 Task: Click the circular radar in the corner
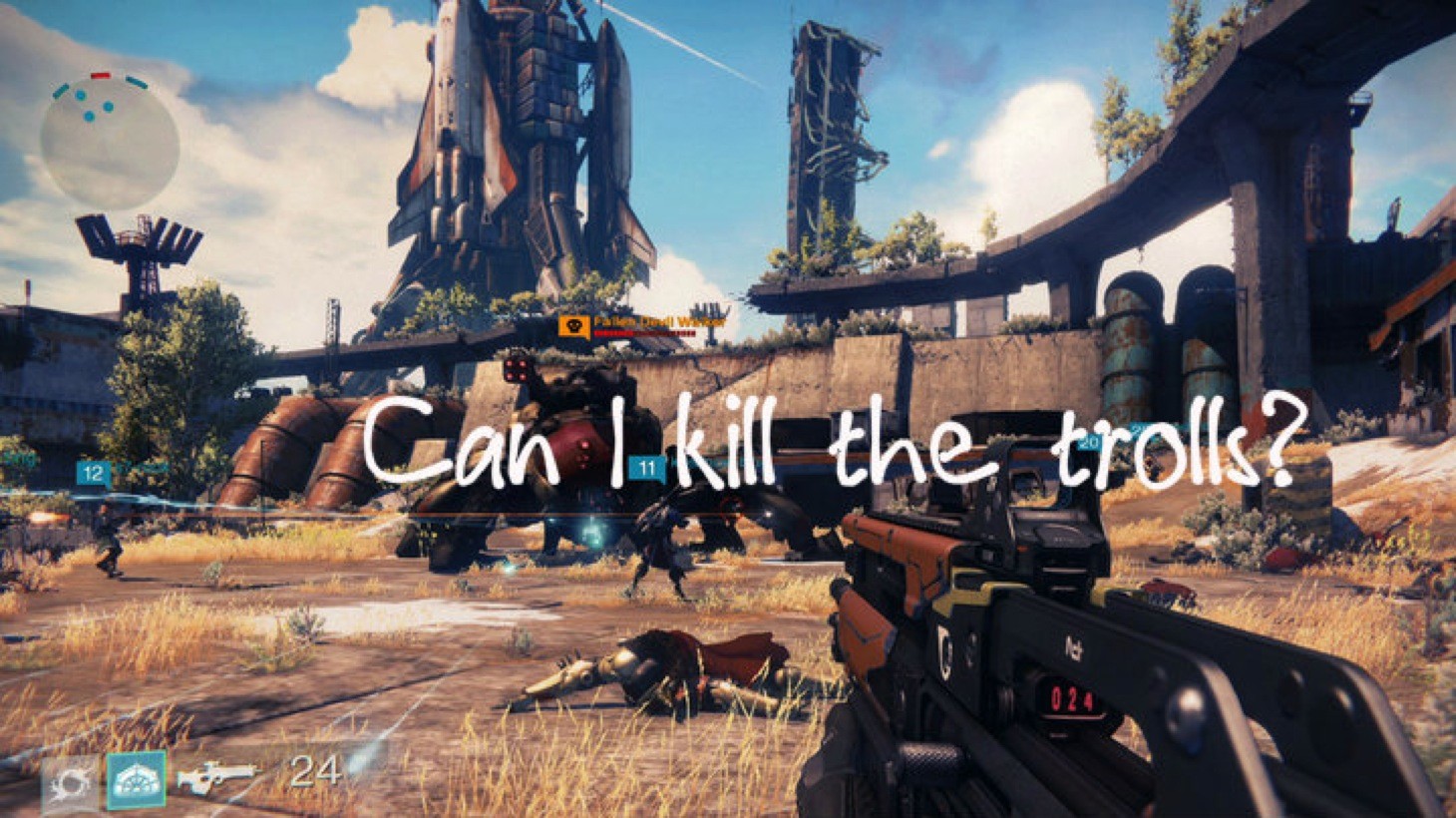(109, 141)
